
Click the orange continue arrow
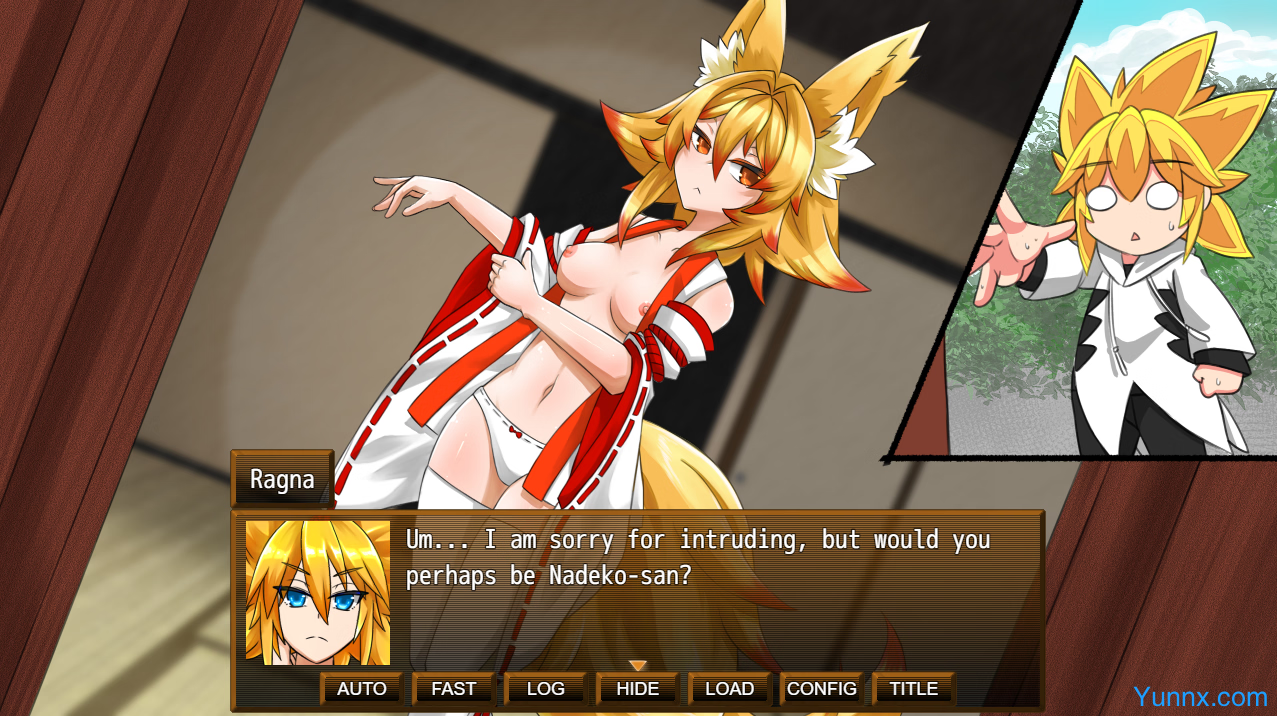tap(638, 665)
